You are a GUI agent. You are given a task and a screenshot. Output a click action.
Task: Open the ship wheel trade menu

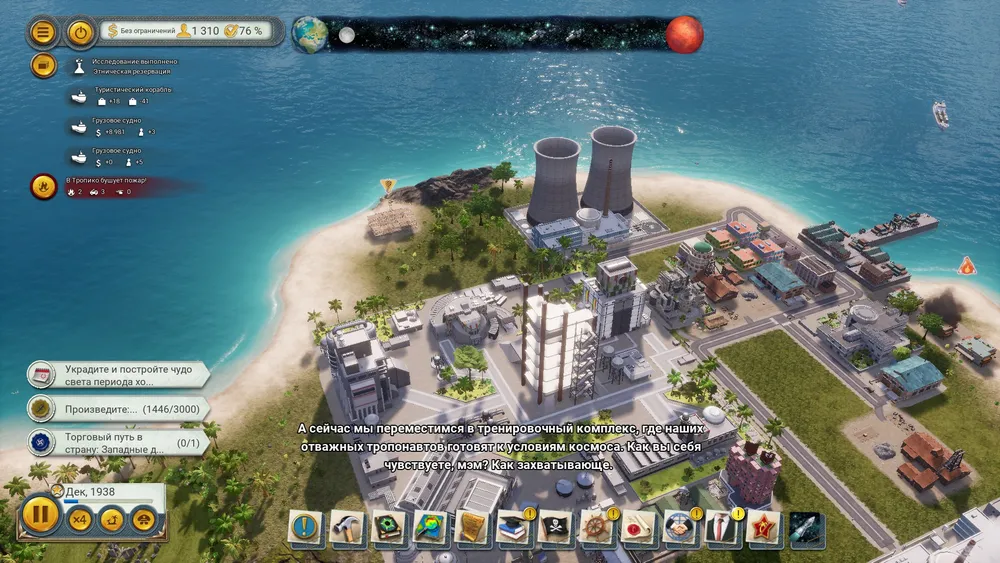point(597,527)
